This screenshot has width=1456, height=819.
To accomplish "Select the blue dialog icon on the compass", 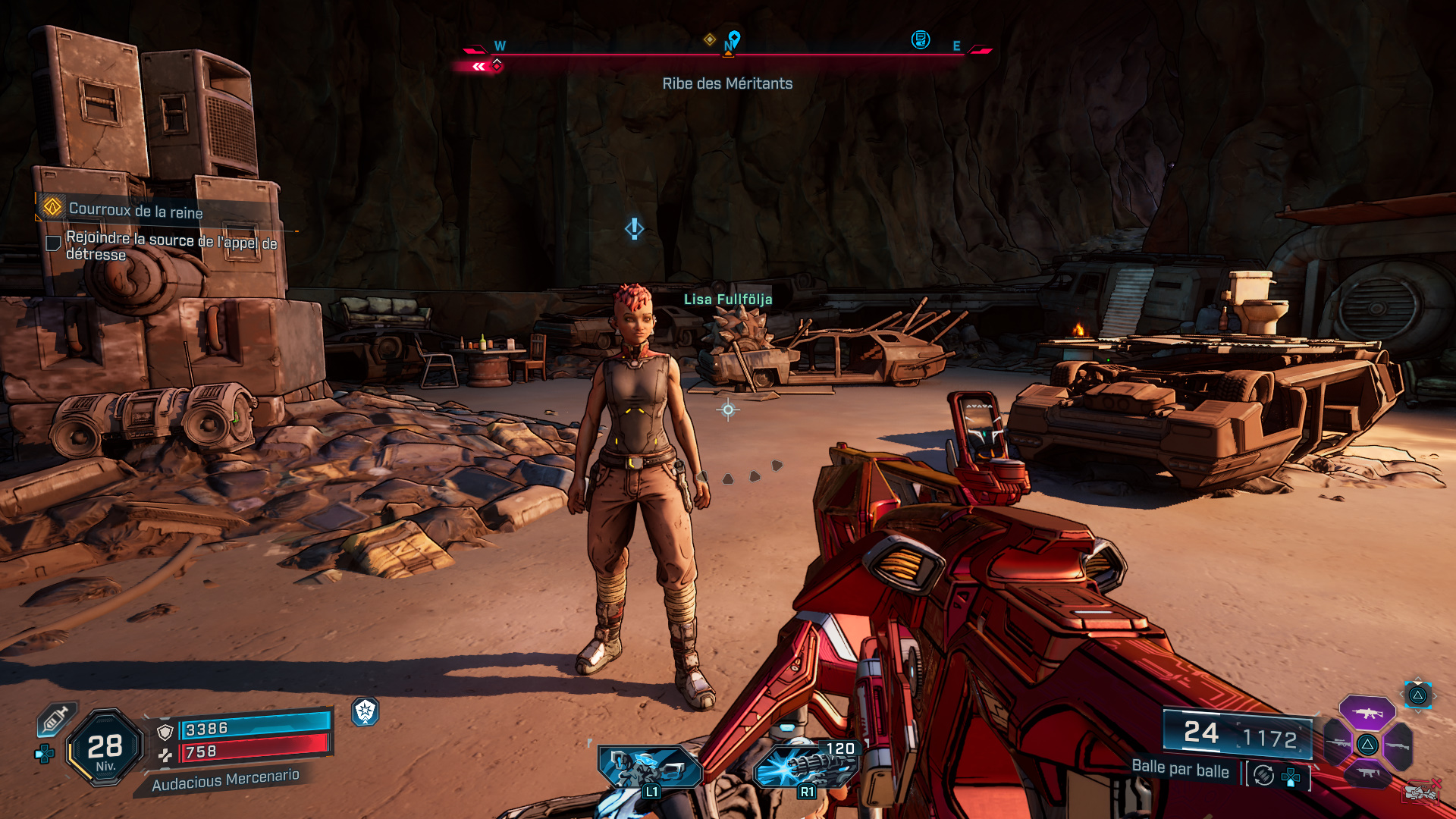I will click(x=920, y=40).
